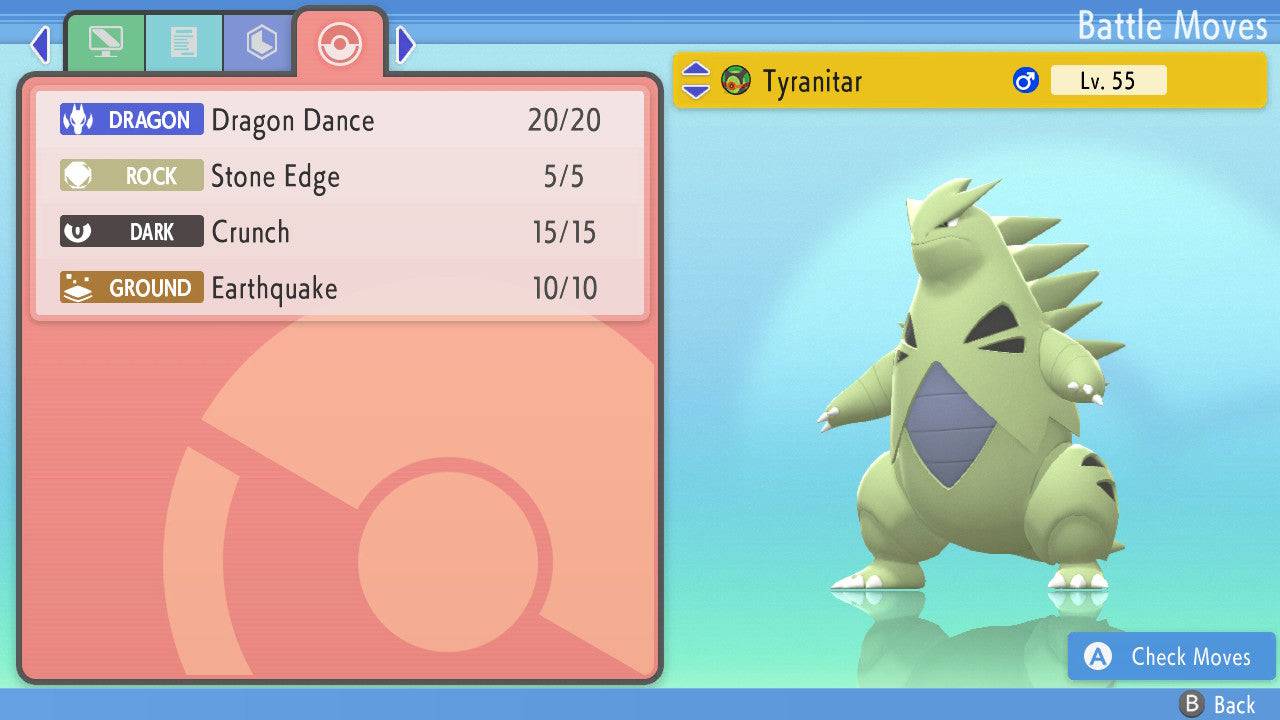Open the teal document notes tab

(x=183, y=43)
